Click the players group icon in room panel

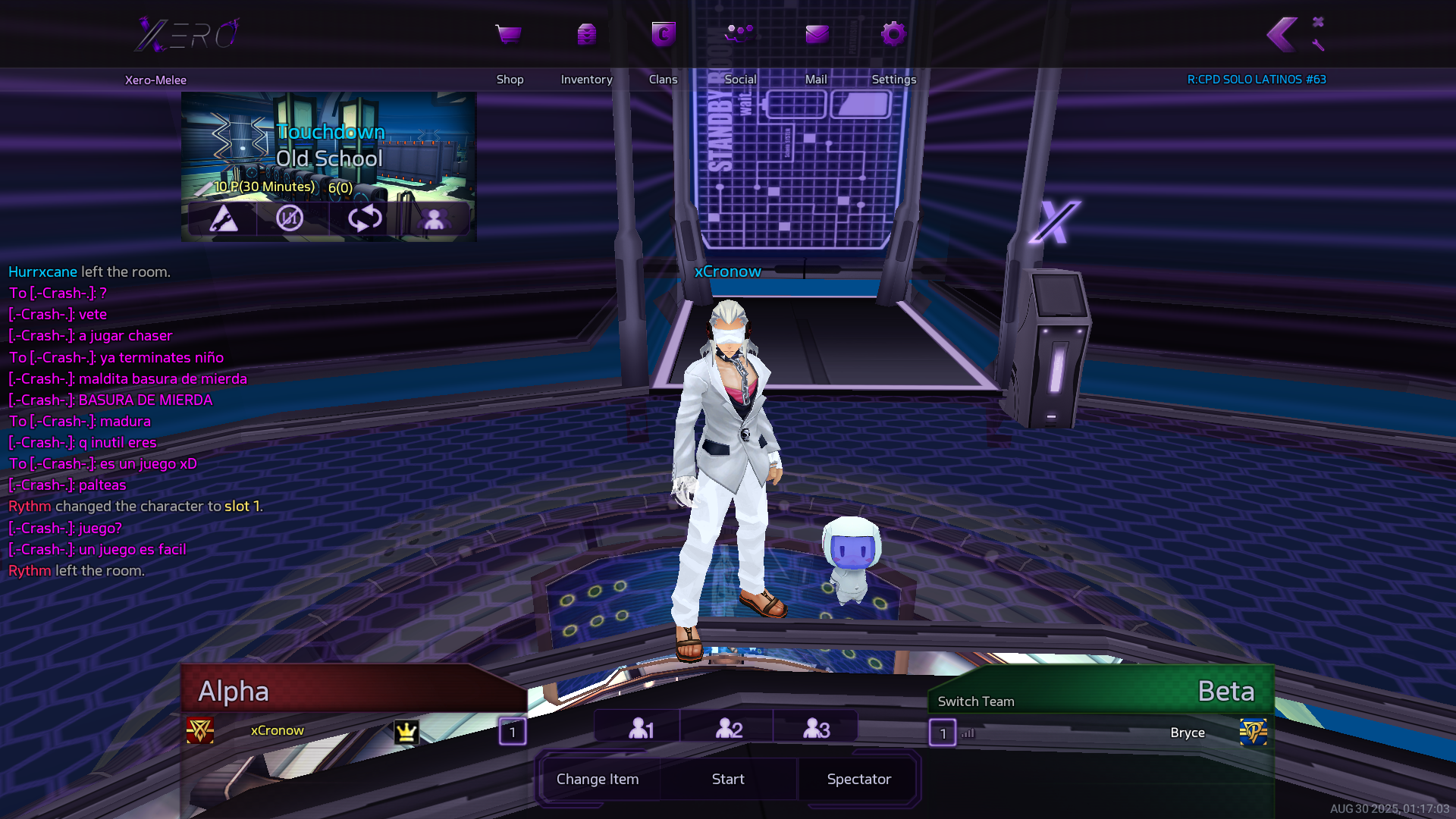pos(434,219)
